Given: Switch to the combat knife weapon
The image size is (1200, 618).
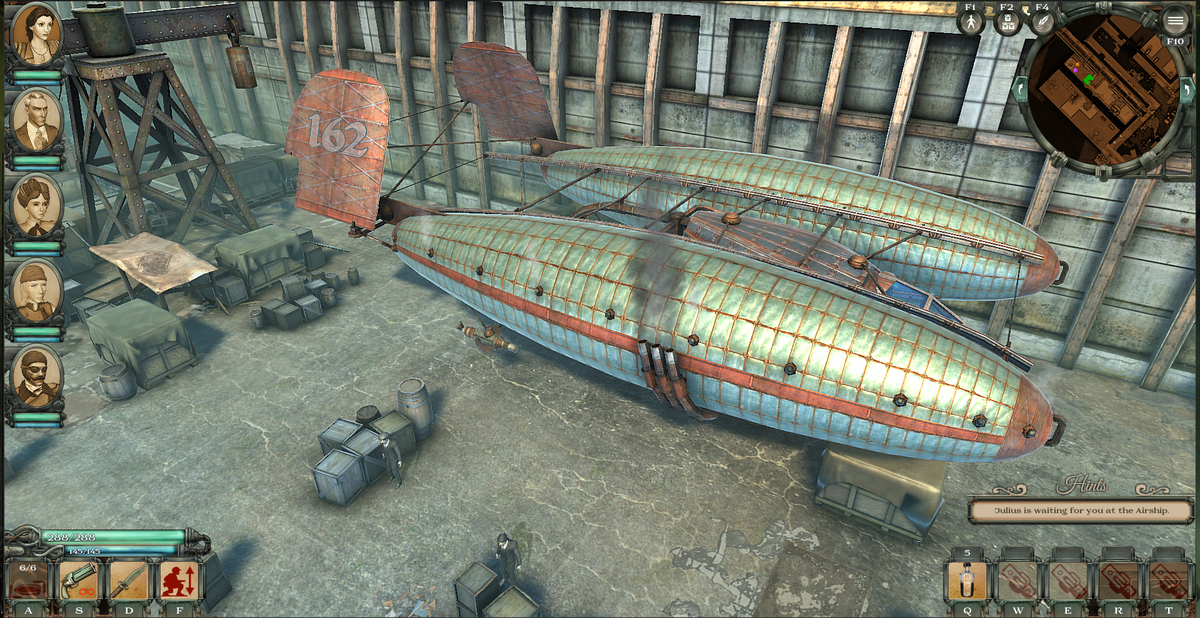Looking at the screenshot, I should 128,580.
